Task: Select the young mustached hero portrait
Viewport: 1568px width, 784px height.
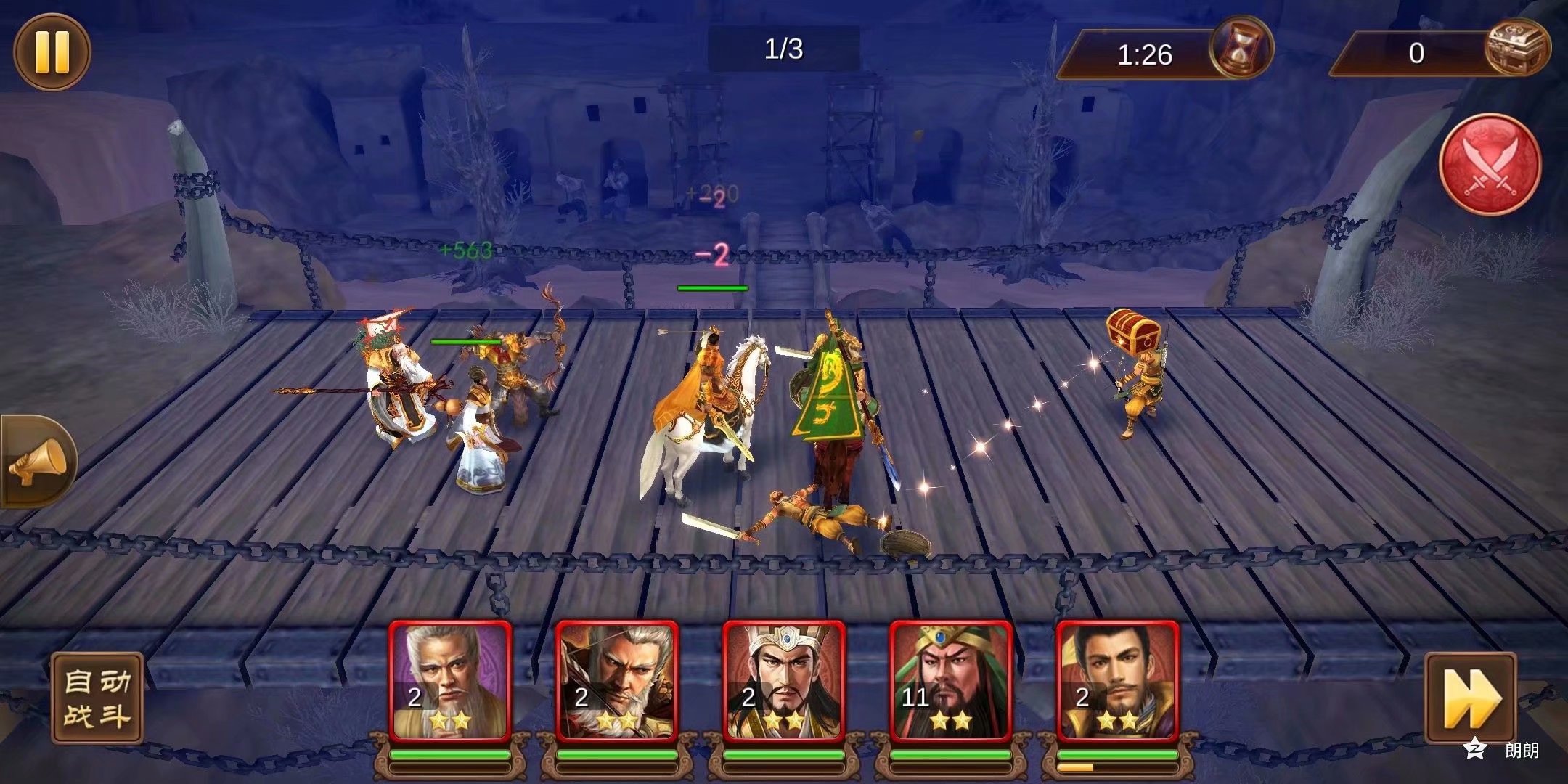Action: click(1117, 680)
